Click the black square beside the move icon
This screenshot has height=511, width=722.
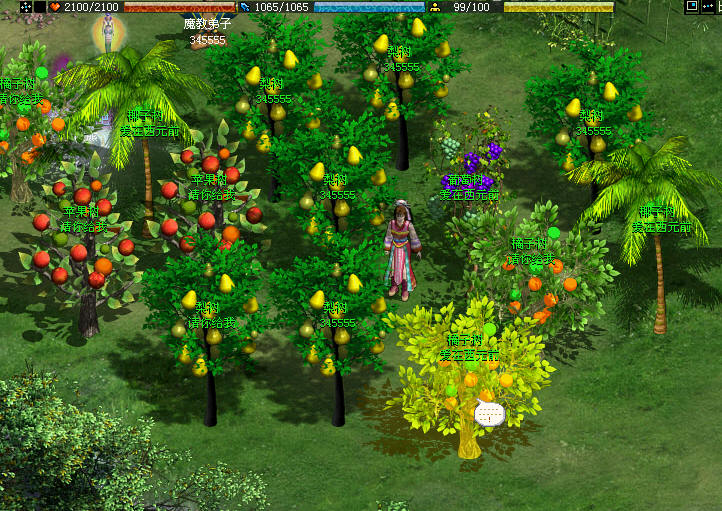[x=39, y=7]
